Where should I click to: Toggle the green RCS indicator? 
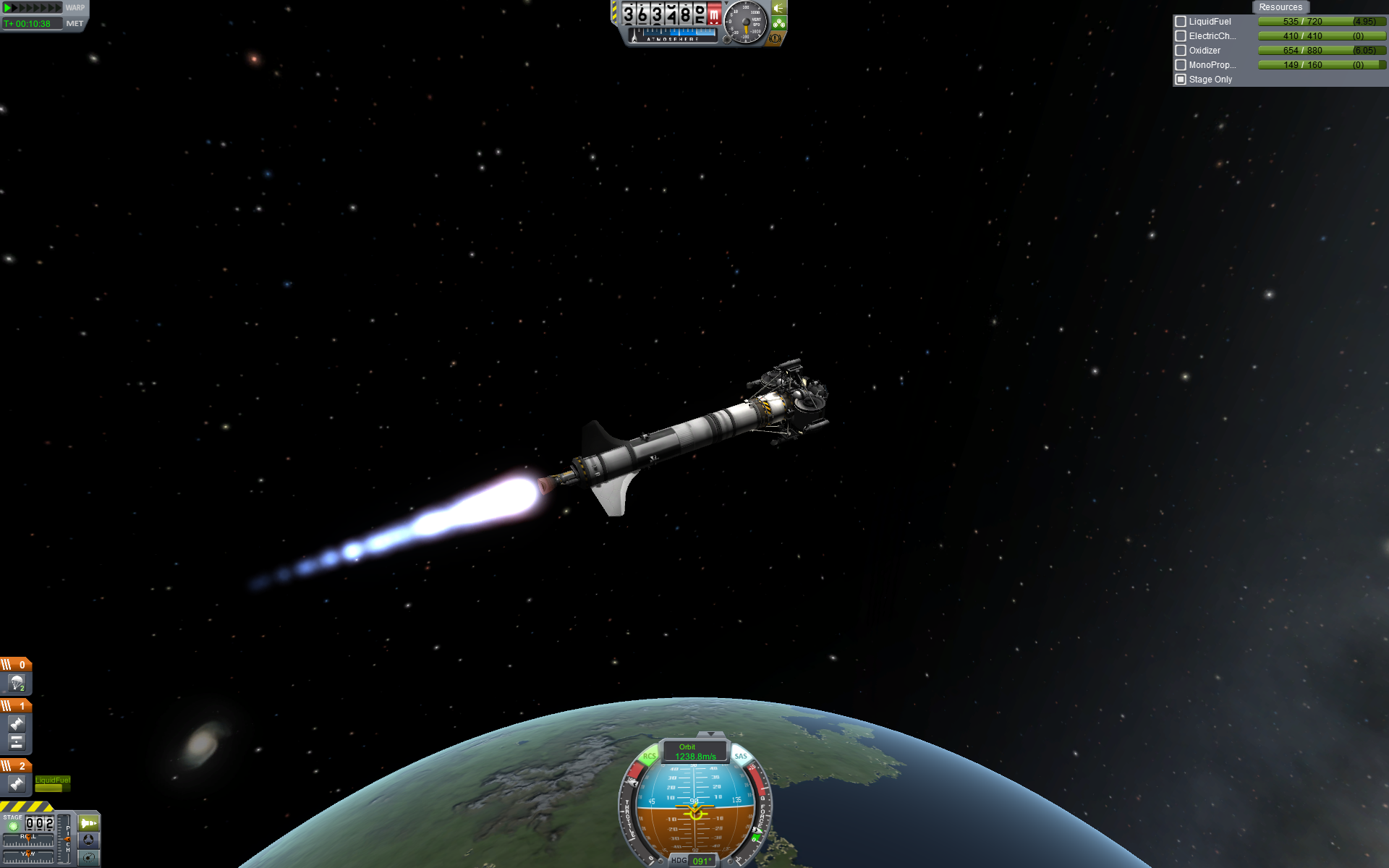tap(649, 757)
